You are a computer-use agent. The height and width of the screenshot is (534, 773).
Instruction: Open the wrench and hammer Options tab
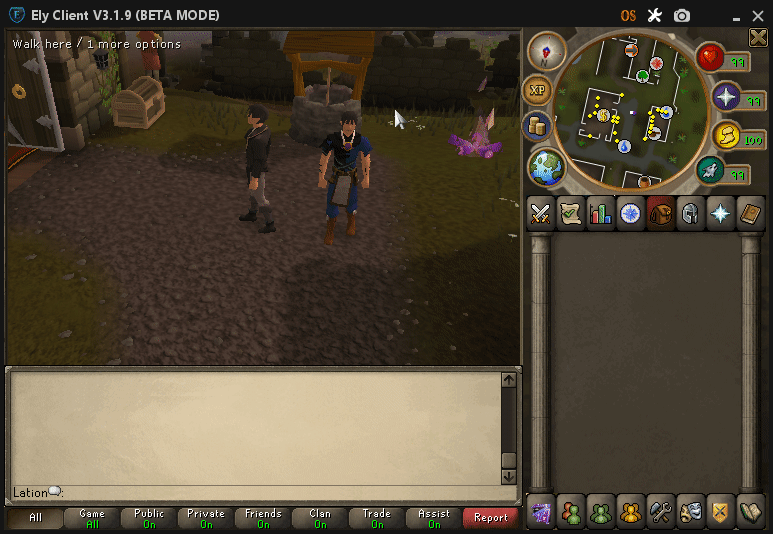click(x=660, y=512)
